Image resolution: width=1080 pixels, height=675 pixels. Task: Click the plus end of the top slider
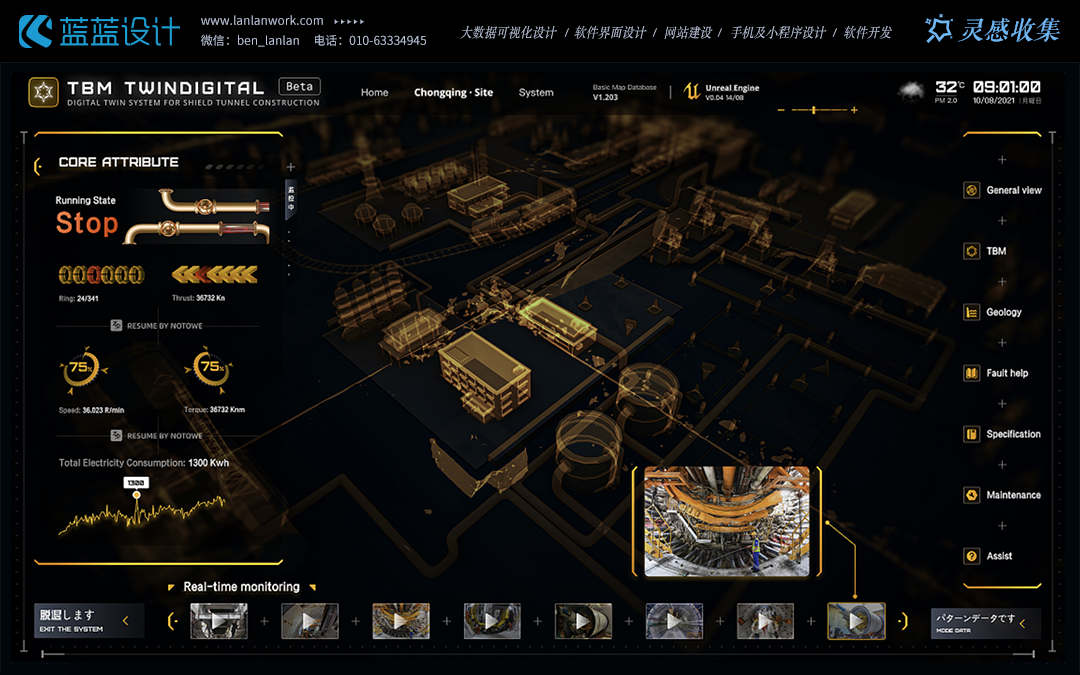(853, 110)
